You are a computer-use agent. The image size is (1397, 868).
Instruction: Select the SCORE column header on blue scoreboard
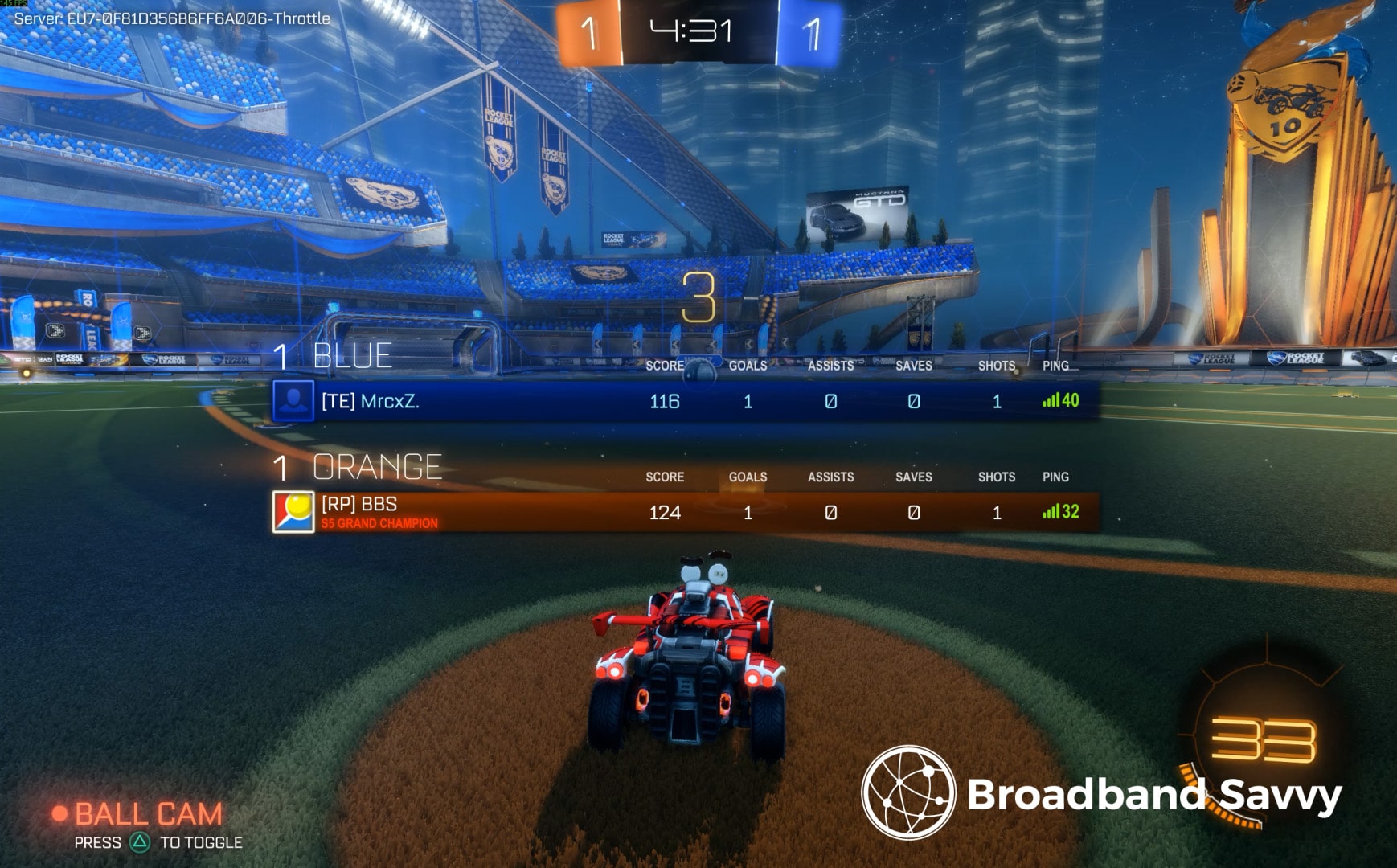665,366
